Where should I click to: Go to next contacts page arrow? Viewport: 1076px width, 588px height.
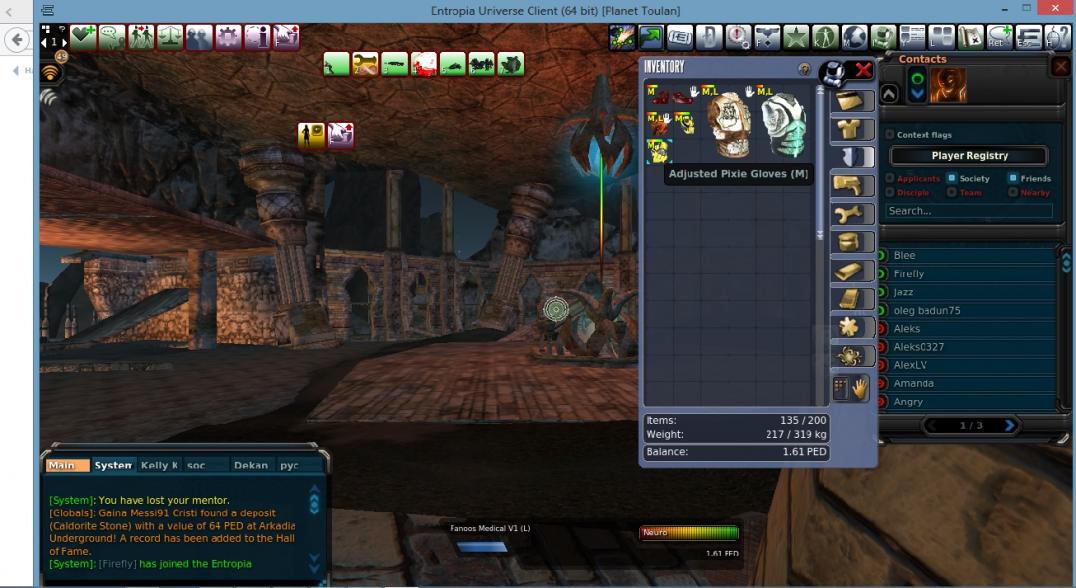[1010, 426]
